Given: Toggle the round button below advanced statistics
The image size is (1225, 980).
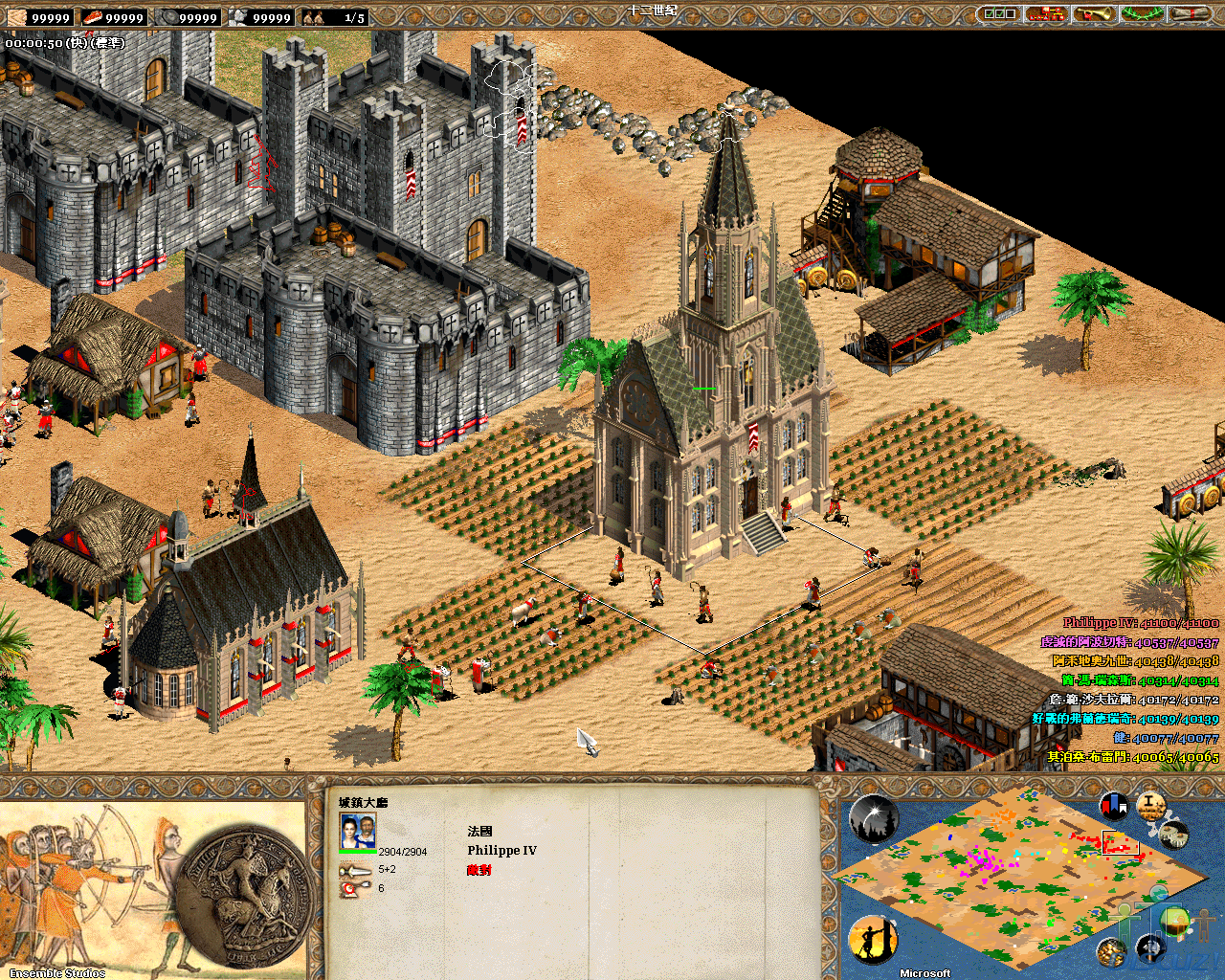Looking at the screenshot, I should (x=1174, y=833).
